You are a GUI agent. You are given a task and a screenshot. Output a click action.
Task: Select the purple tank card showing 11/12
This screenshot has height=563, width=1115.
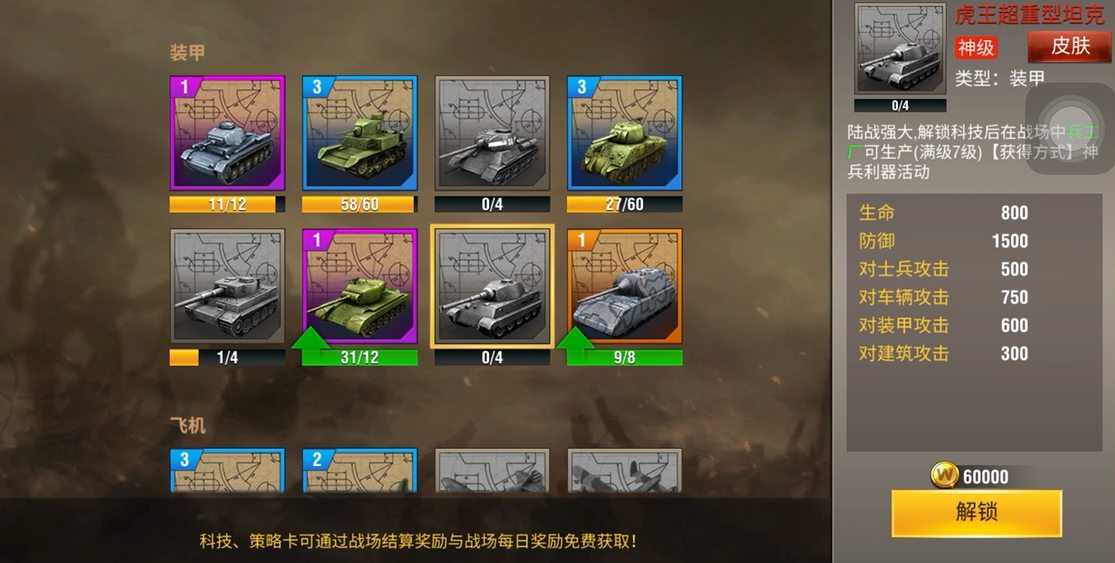coord(227,133)
